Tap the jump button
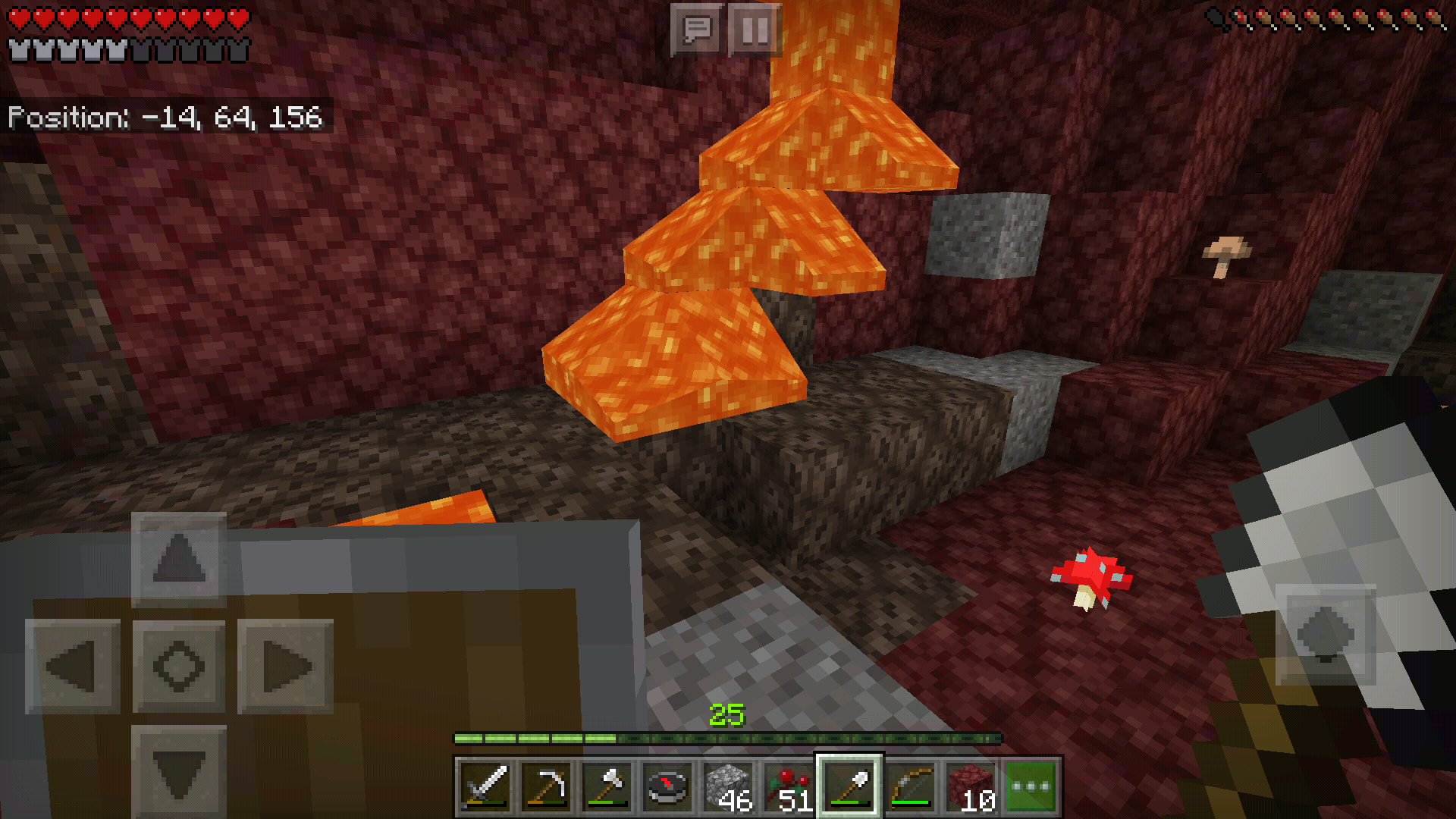 [1325, 634]
